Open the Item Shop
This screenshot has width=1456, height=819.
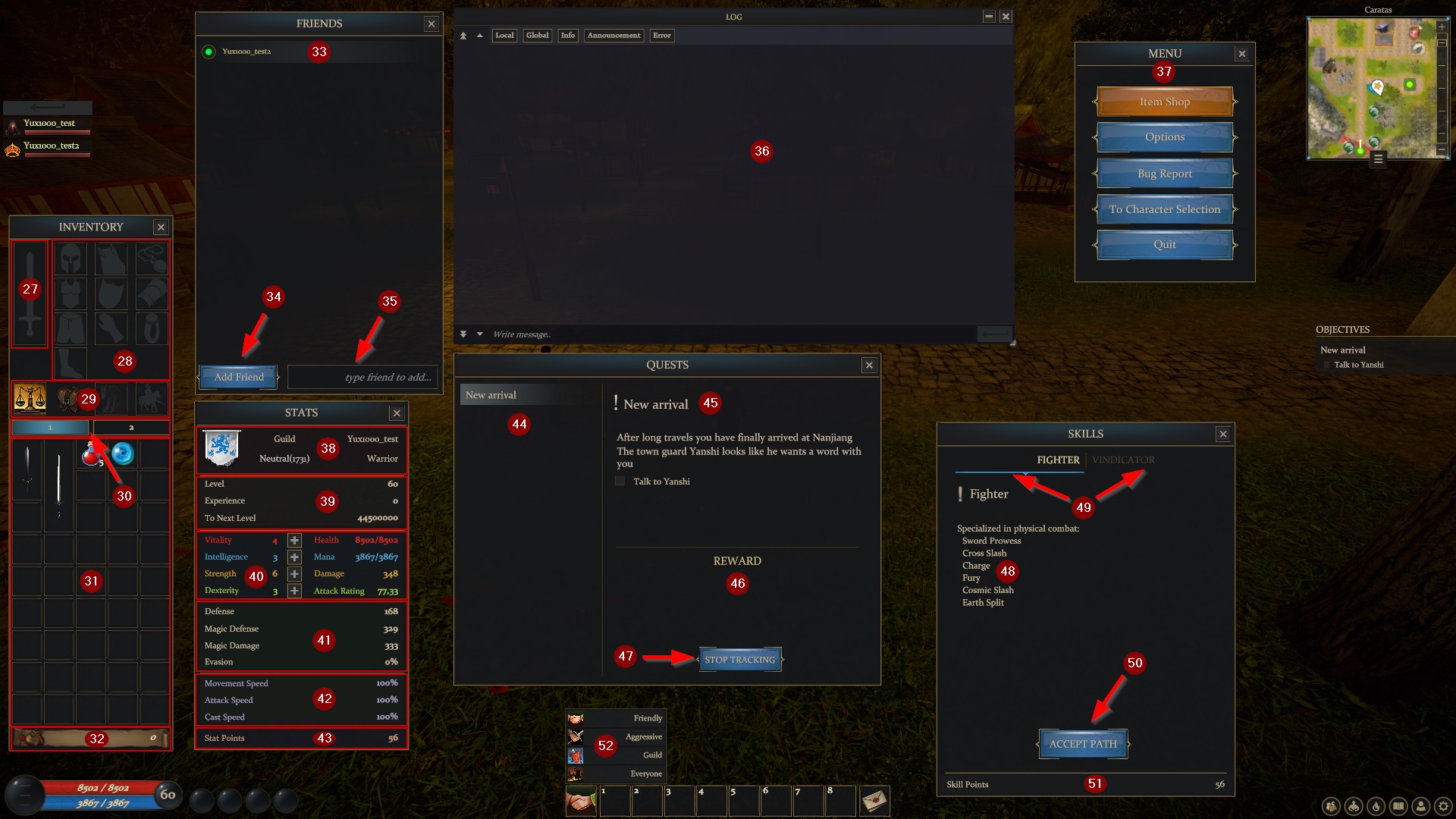click(1164, 102)
